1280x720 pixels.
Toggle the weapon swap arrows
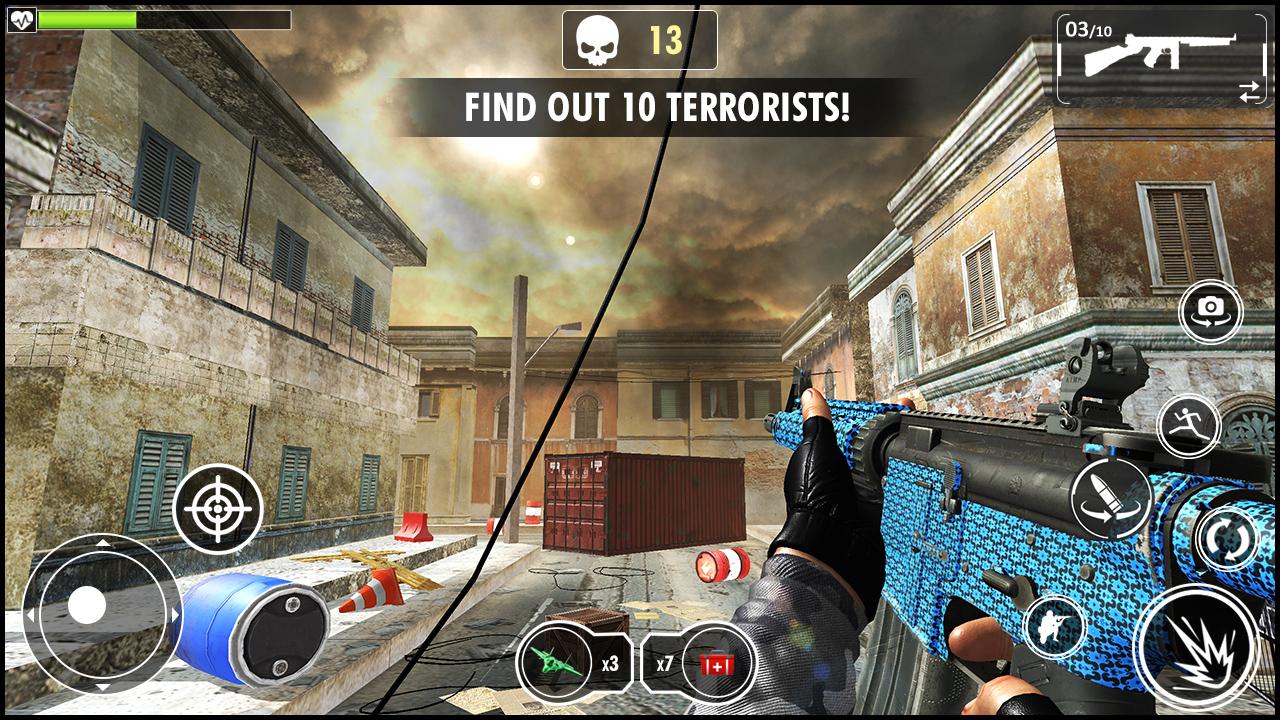[x=1247, y=92]
